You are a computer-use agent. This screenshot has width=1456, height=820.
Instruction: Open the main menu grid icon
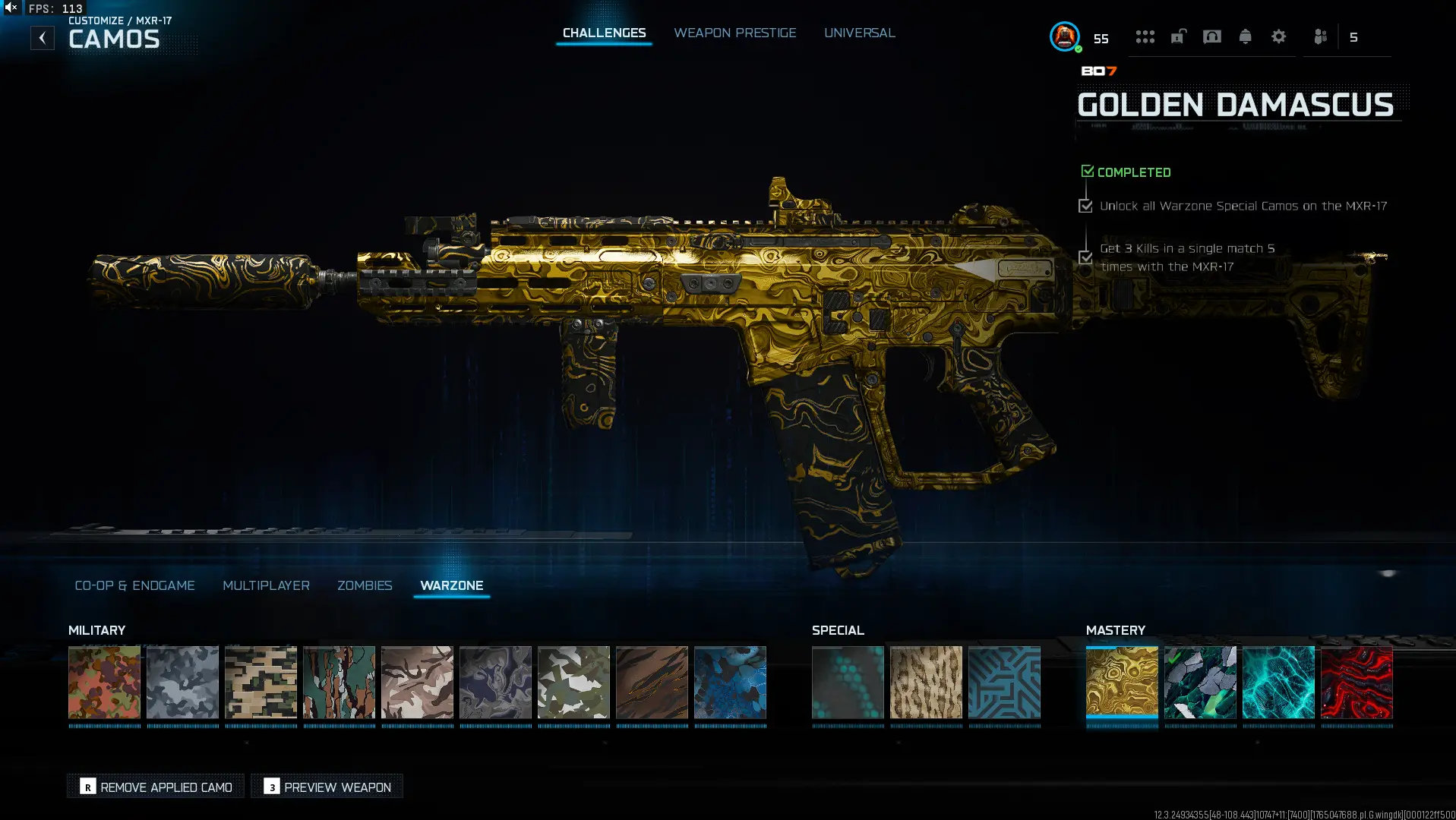pyautogui.click(x=1145, y=36)
